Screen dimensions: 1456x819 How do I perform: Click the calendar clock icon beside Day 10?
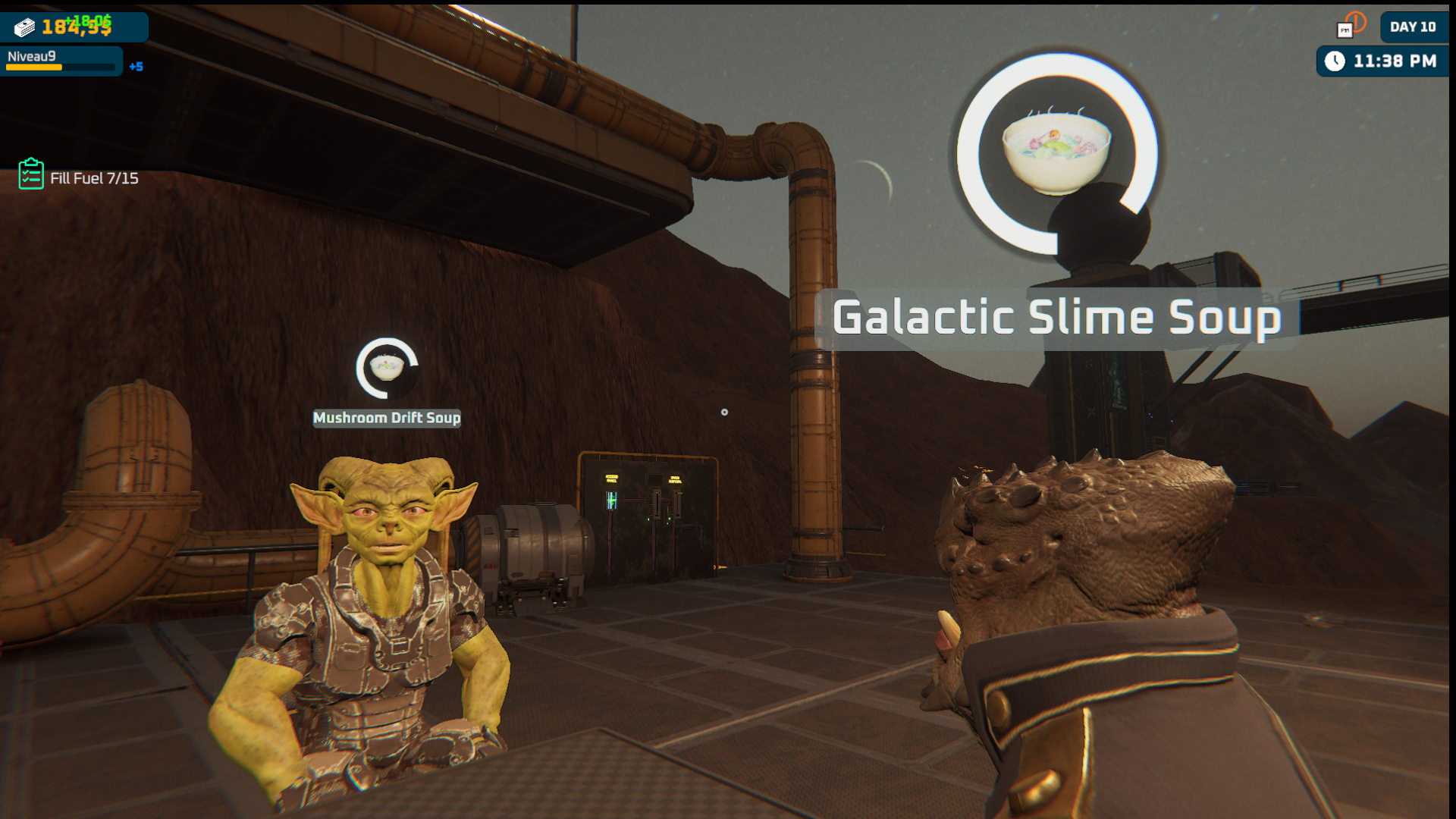click(1350, 26)
